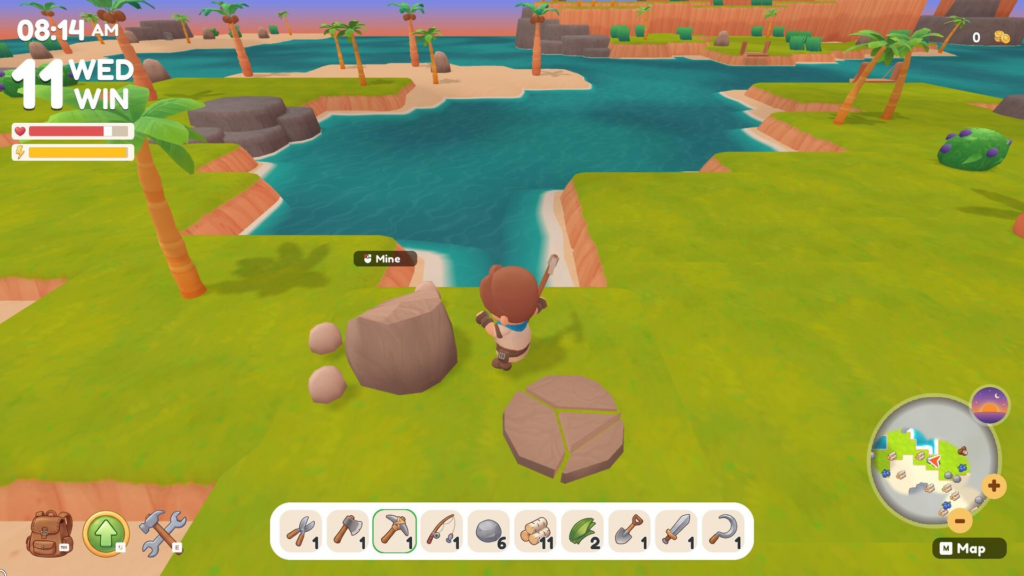Image resolution: width=1024 pixels, height=576 pixels.
Task: Select the stone stack in the hotbar
Action: pos(488,530)
